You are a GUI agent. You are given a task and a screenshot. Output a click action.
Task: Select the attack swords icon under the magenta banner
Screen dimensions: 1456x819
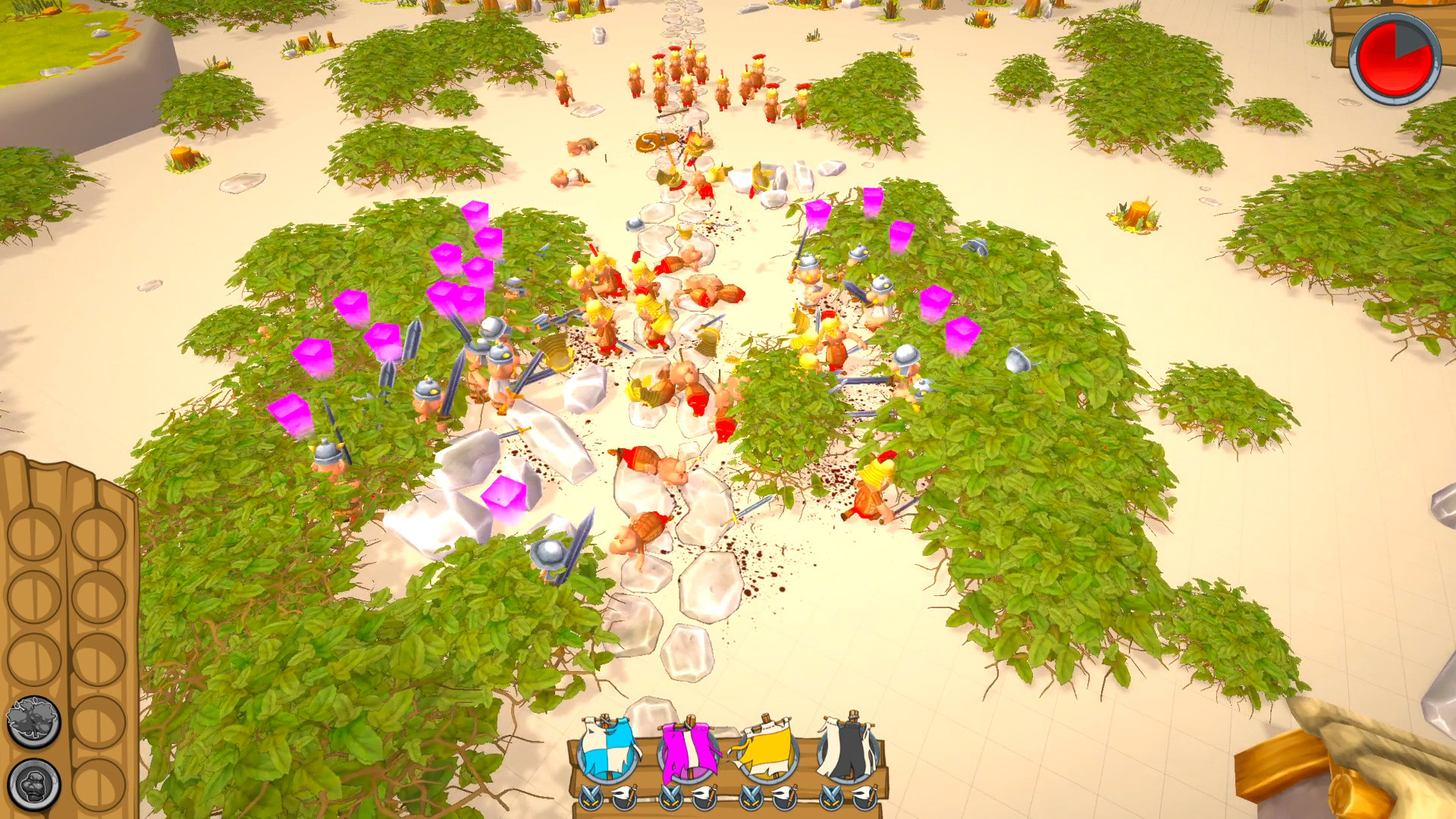(x=671, y=798)
